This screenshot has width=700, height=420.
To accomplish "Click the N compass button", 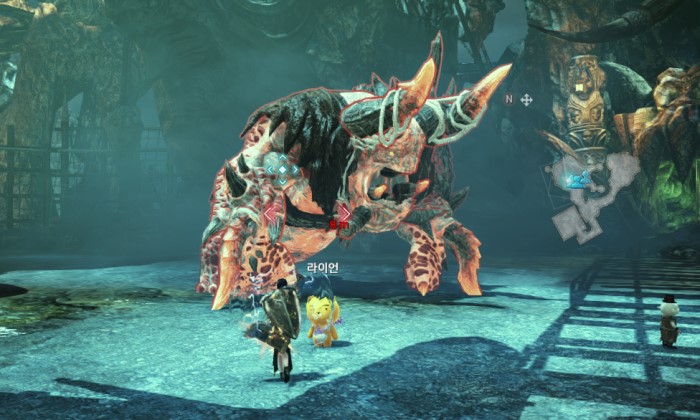I will (x=508, y=99).
